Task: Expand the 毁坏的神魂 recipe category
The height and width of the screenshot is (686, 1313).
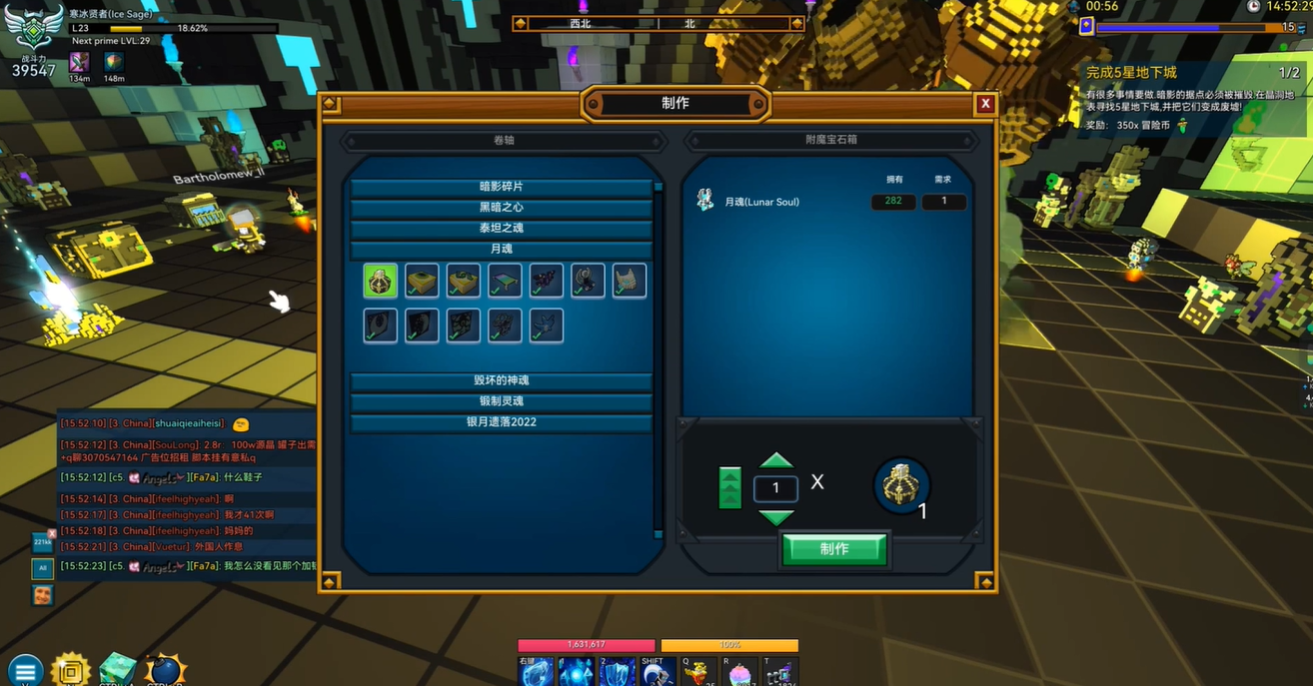Action: [x=501, y=381]
